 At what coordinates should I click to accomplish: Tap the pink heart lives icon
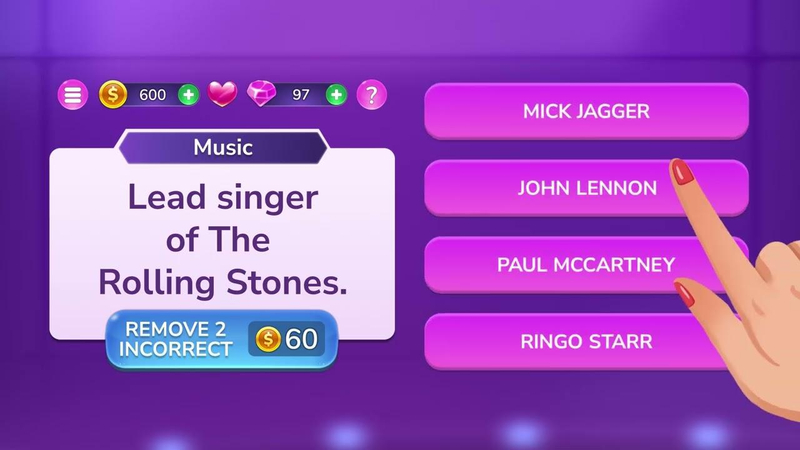tap(222, 95)
